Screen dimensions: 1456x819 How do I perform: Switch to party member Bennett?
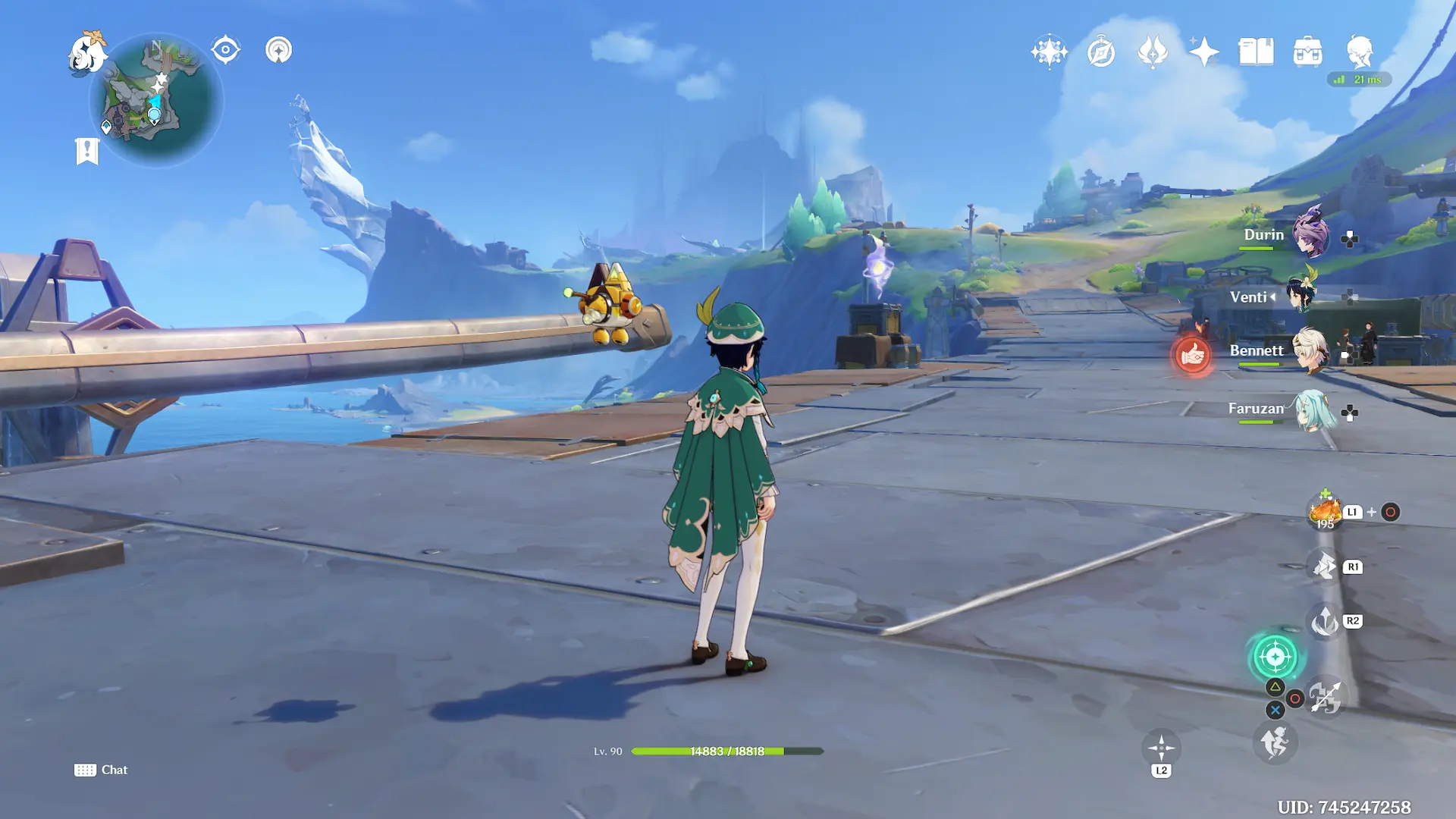(1309, 350)
